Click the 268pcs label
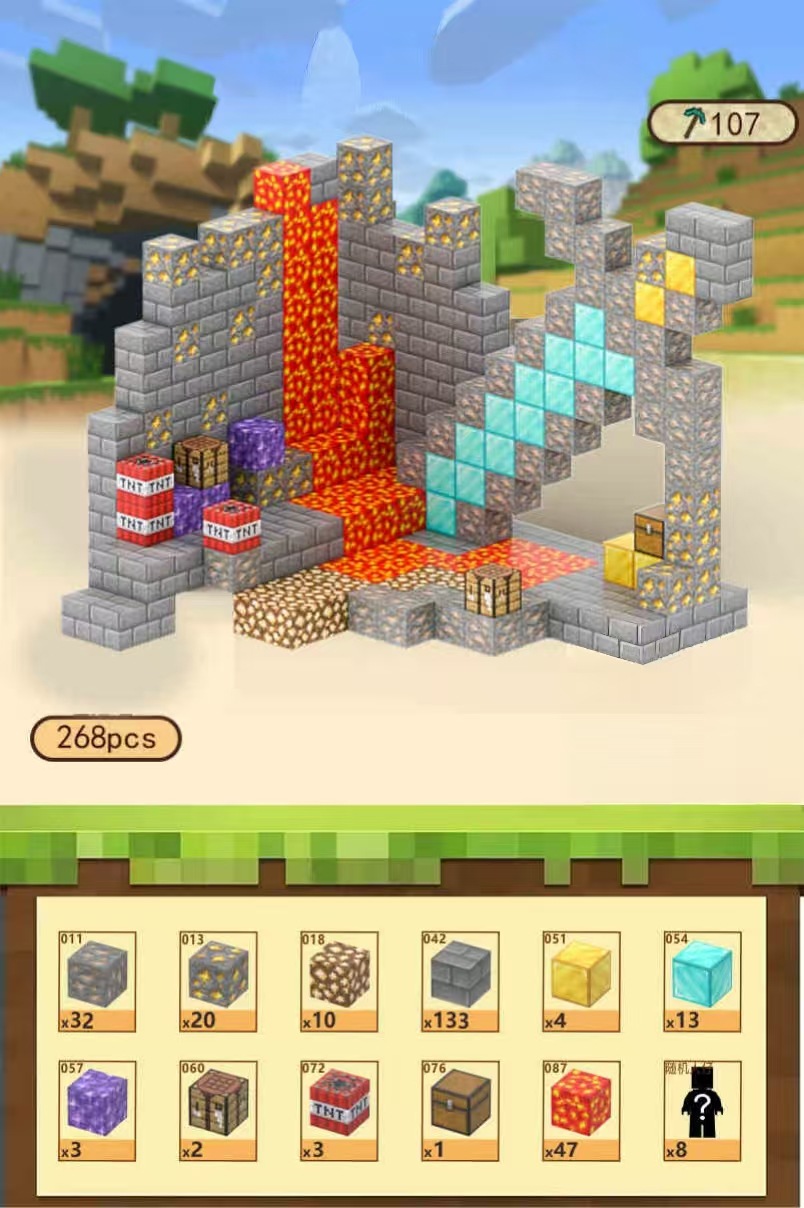Image resolution: width=804 pixels, height=1208 pixels. pyautogui.click(x=106, y=739)
